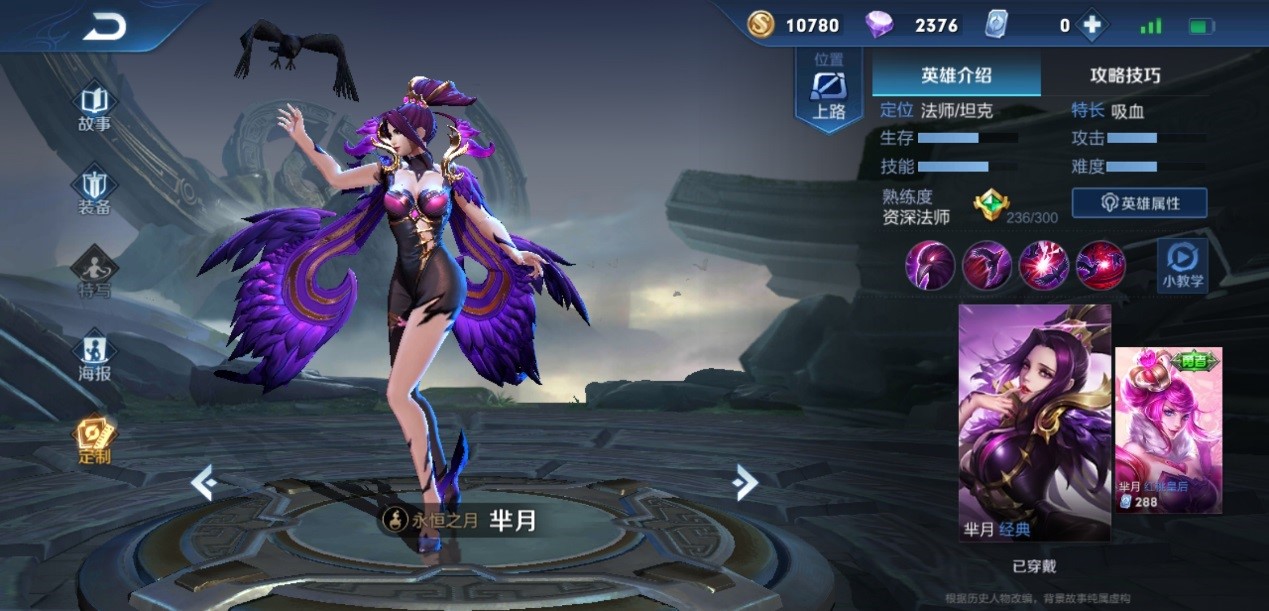
Task: Show the next hero with right arrow
Action: click(744, 483)
